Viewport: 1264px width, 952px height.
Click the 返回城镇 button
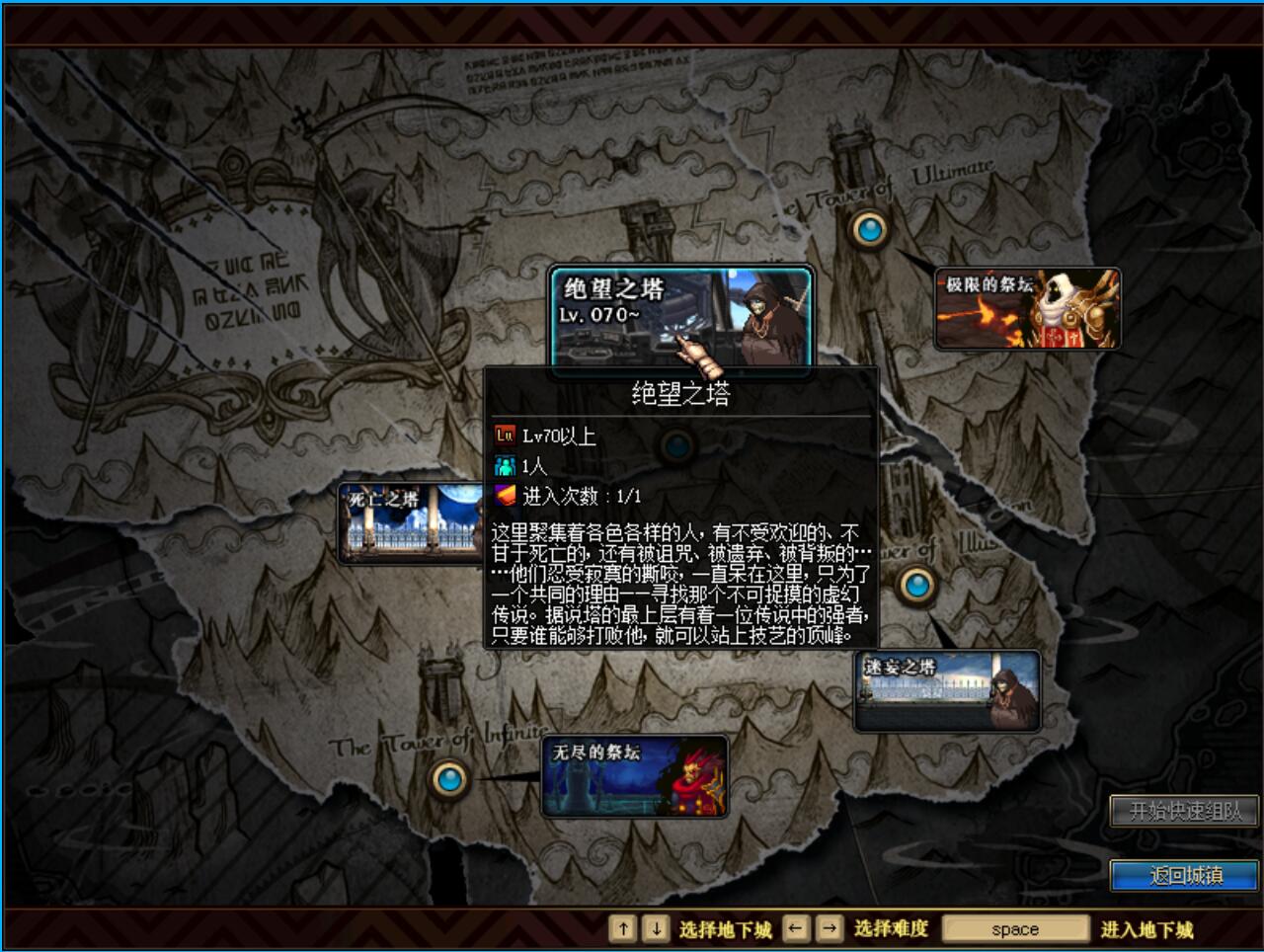pyautogui.click(x=1184, y=875)
